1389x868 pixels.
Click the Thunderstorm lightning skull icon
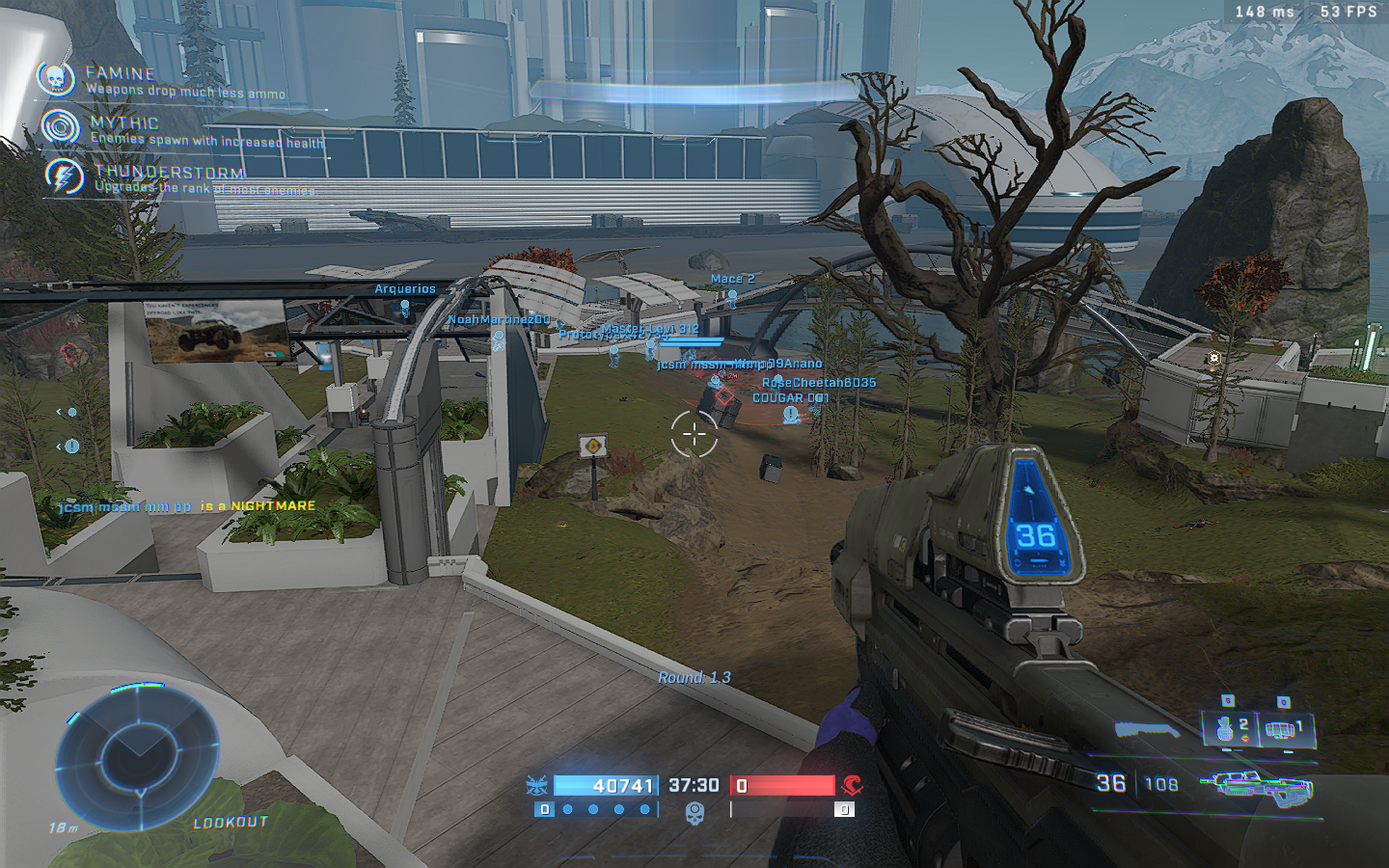tap(65, 176)
